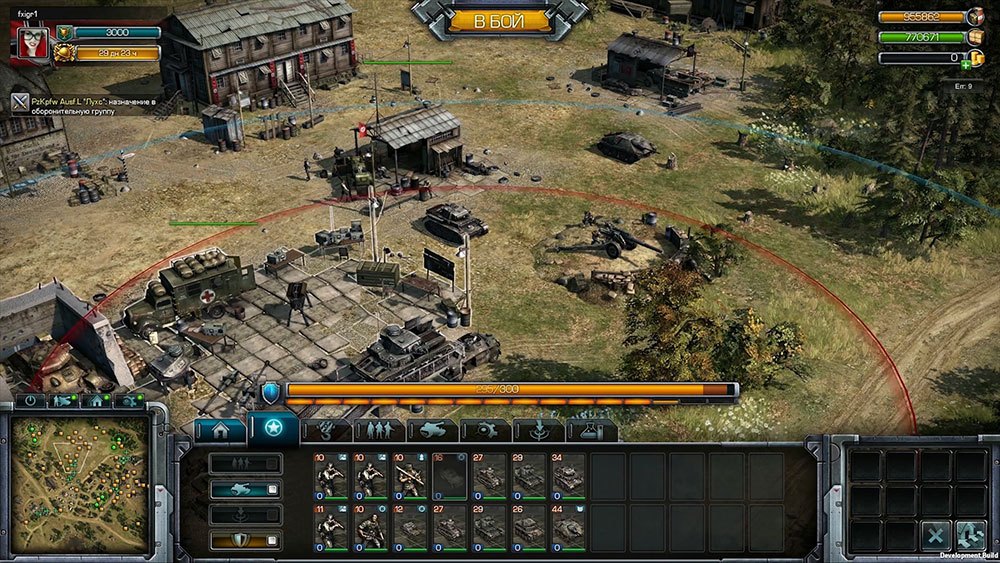1000x563 pixels.
Task: Select the level 11 infantry unit card
Action: pos(330,526)
